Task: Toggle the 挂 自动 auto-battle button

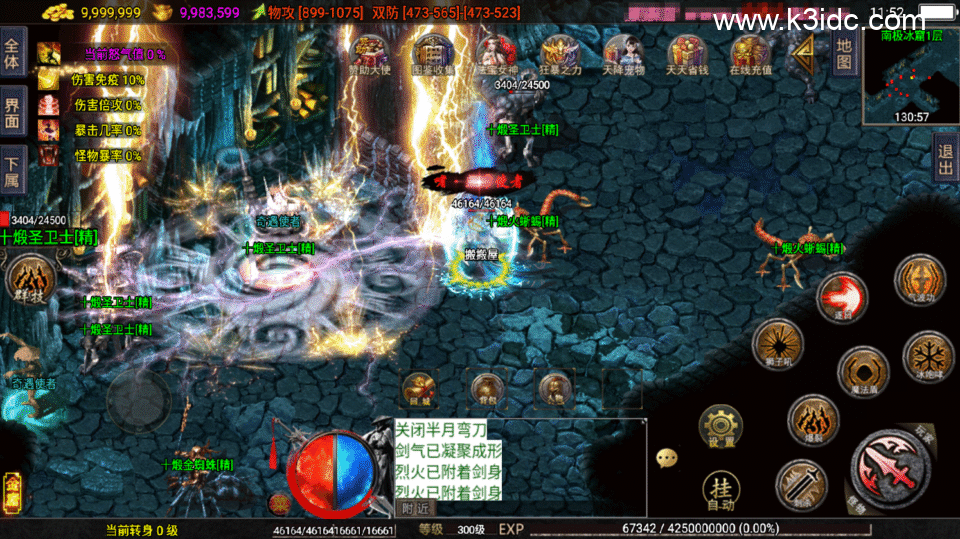Action: (x=720, y=490)
